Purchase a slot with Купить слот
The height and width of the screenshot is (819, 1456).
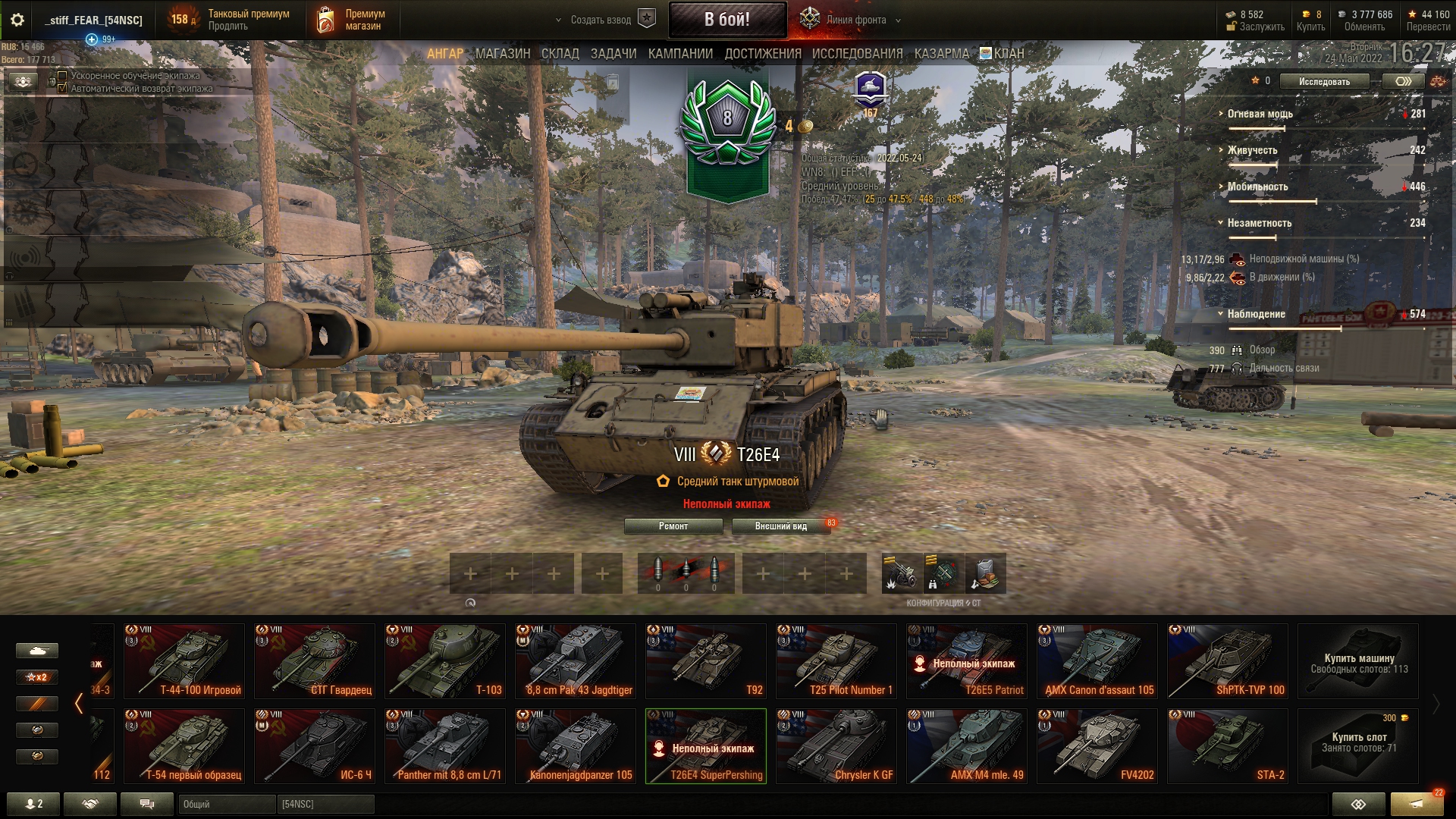1357,746
